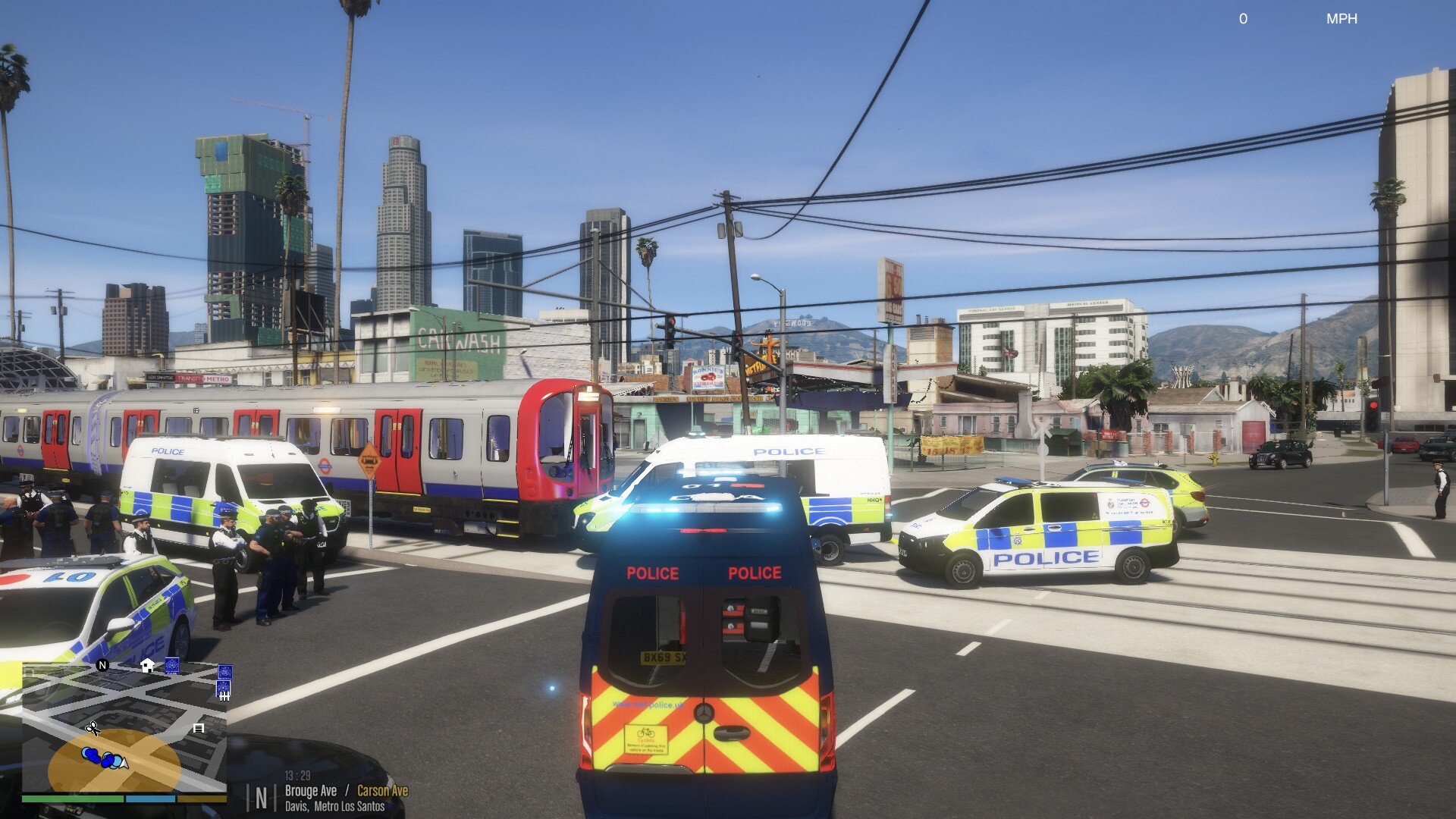Viewport: 1456px width, 819px height.
Task: Select the white house blip on minimap
Action: (x=147, y=666)
